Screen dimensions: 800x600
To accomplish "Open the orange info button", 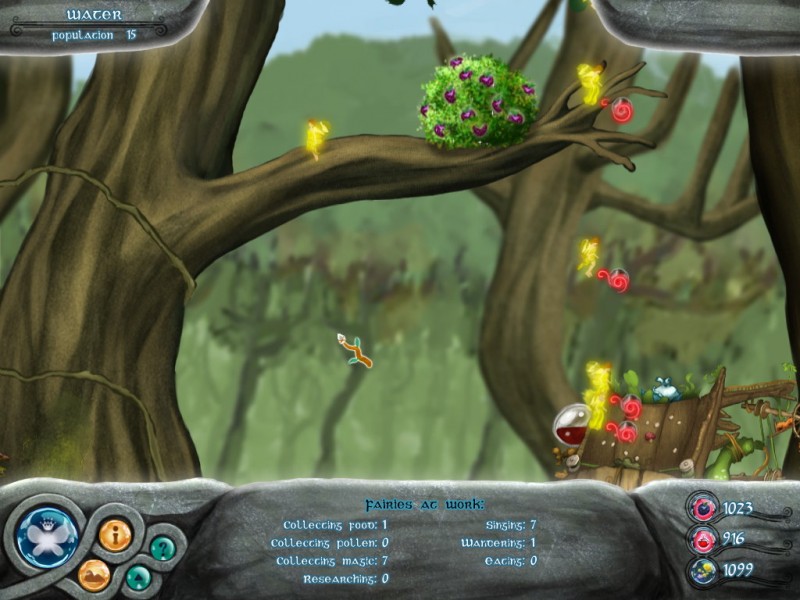I will [x=114, y=535].
